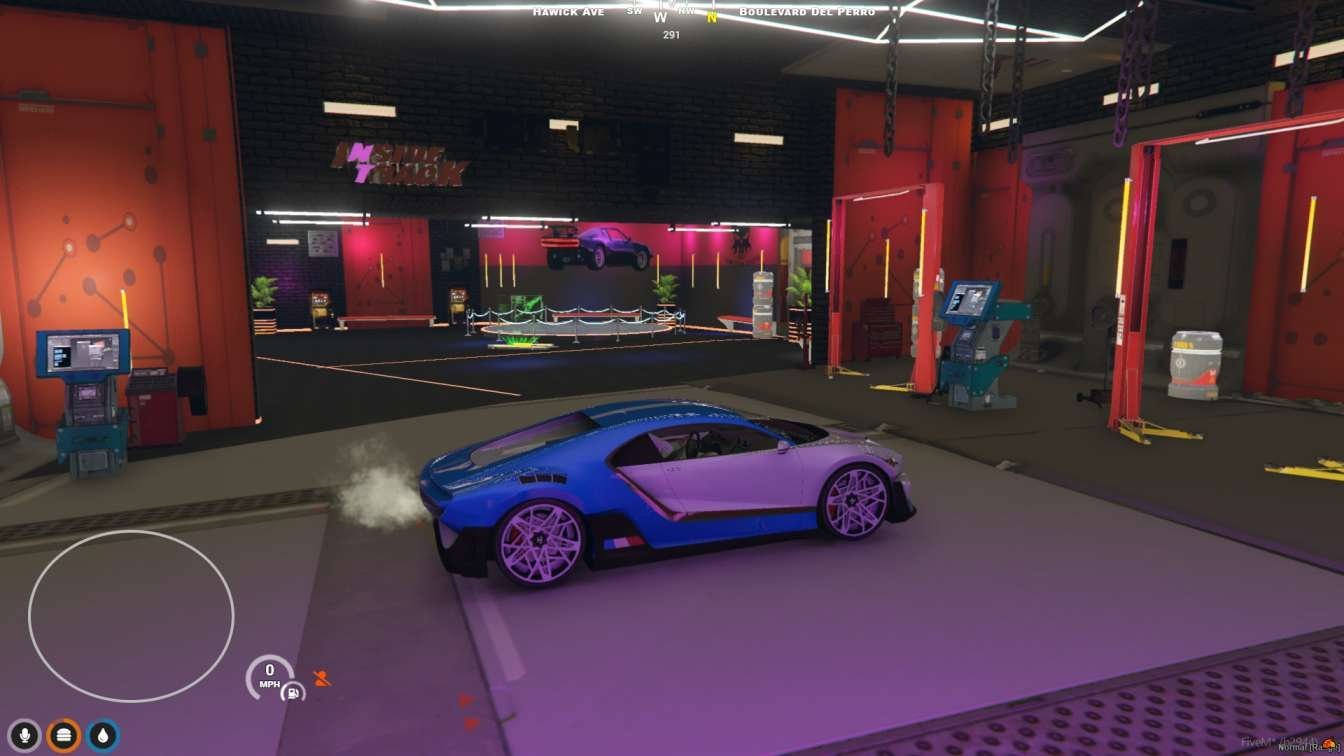Click the fuel pump gauge icon
1344x756 pixels.
click(x=292, y=691)
